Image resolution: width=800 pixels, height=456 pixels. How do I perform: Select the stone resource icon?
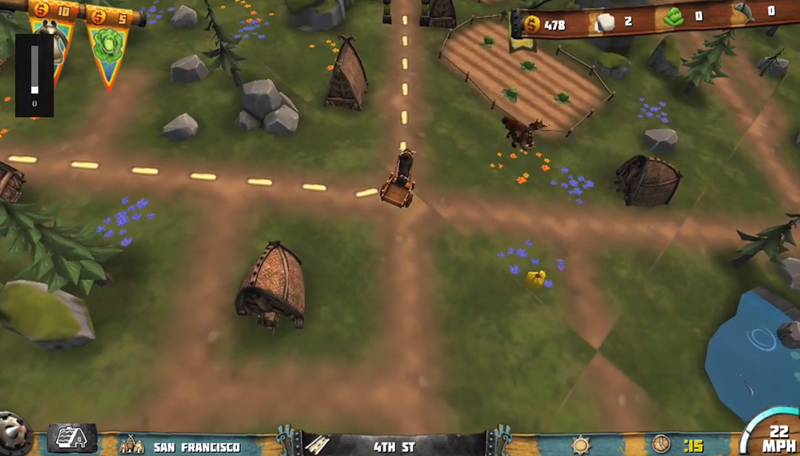click(605, 23)
